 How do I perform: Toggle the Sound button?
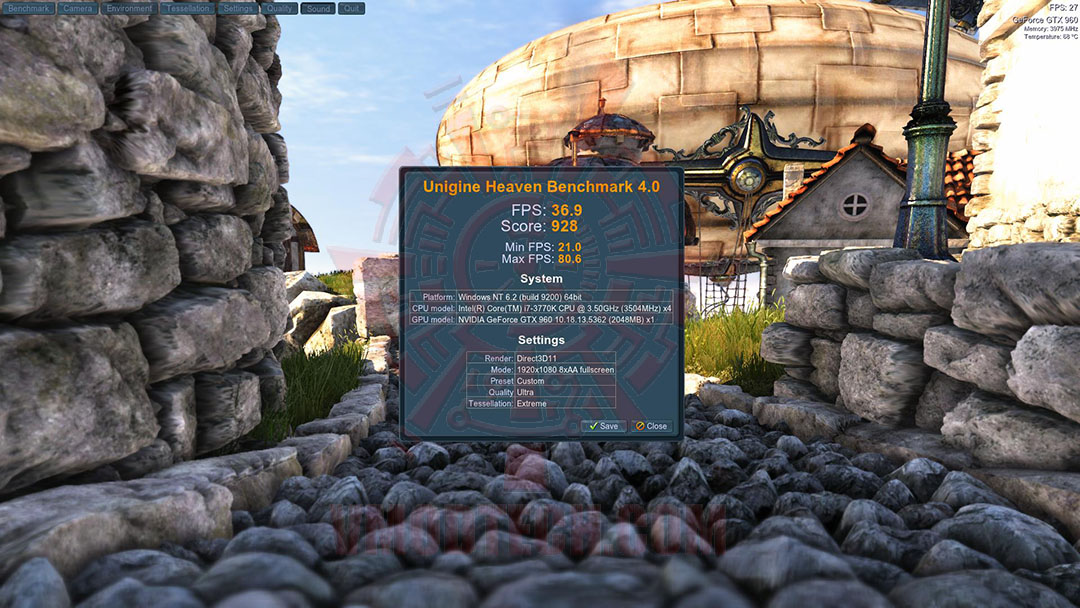tap(318, 8)
